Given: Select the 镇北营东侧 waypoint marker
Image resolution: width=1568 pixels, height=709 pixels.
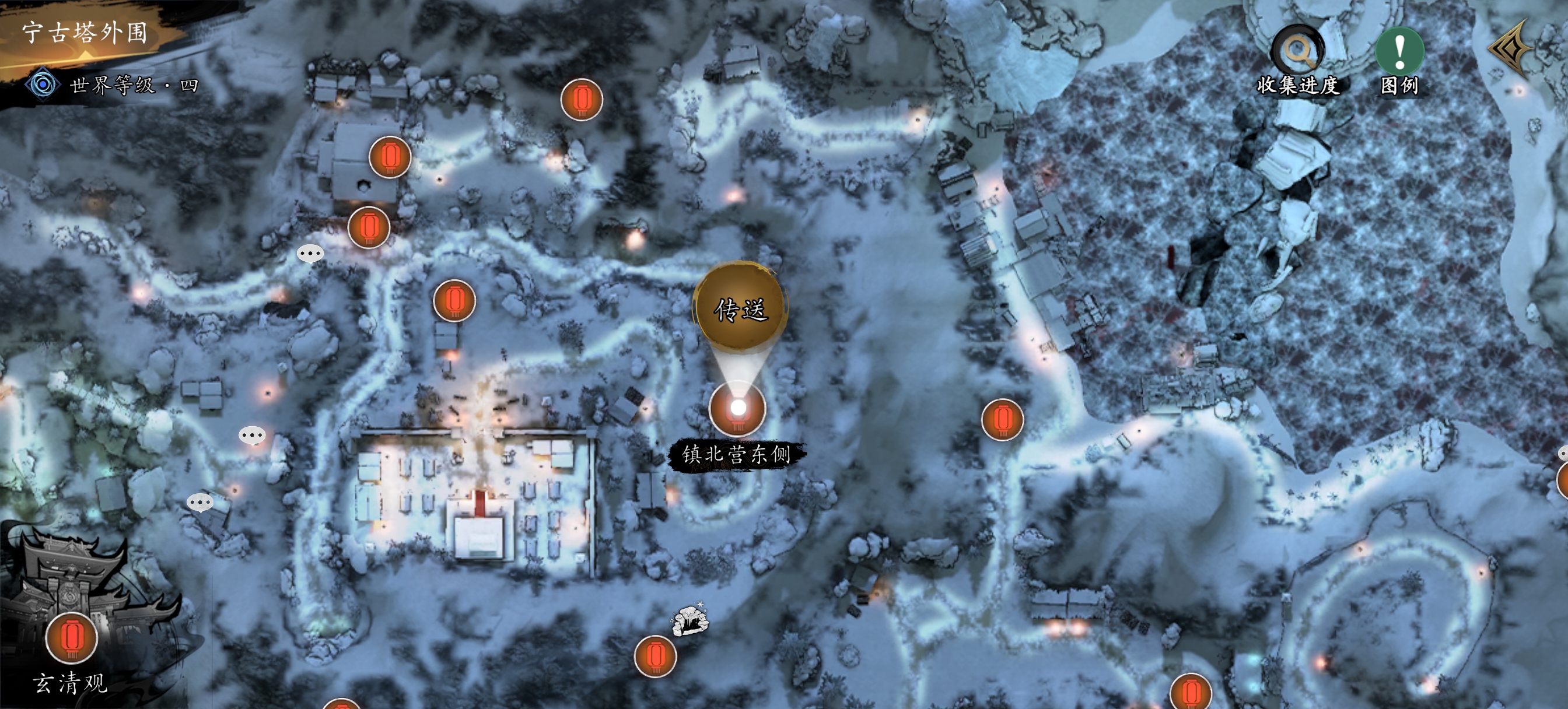Looking at the screenshot, I should [737, 408].
